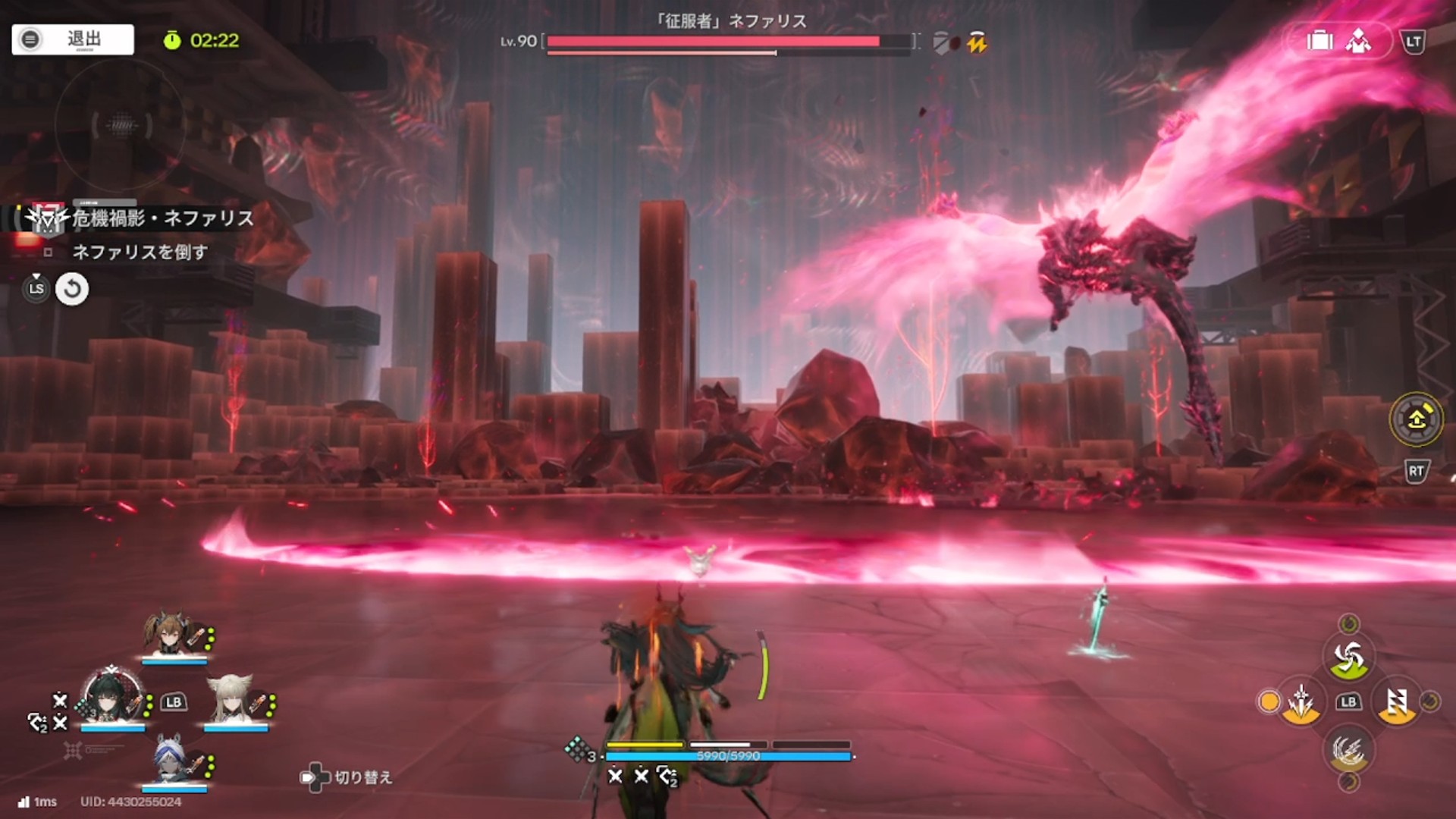Screen dimensions: 1456x819
Task: Tap the yellow circular ultimate button on the right edge
Action: 1416,419
